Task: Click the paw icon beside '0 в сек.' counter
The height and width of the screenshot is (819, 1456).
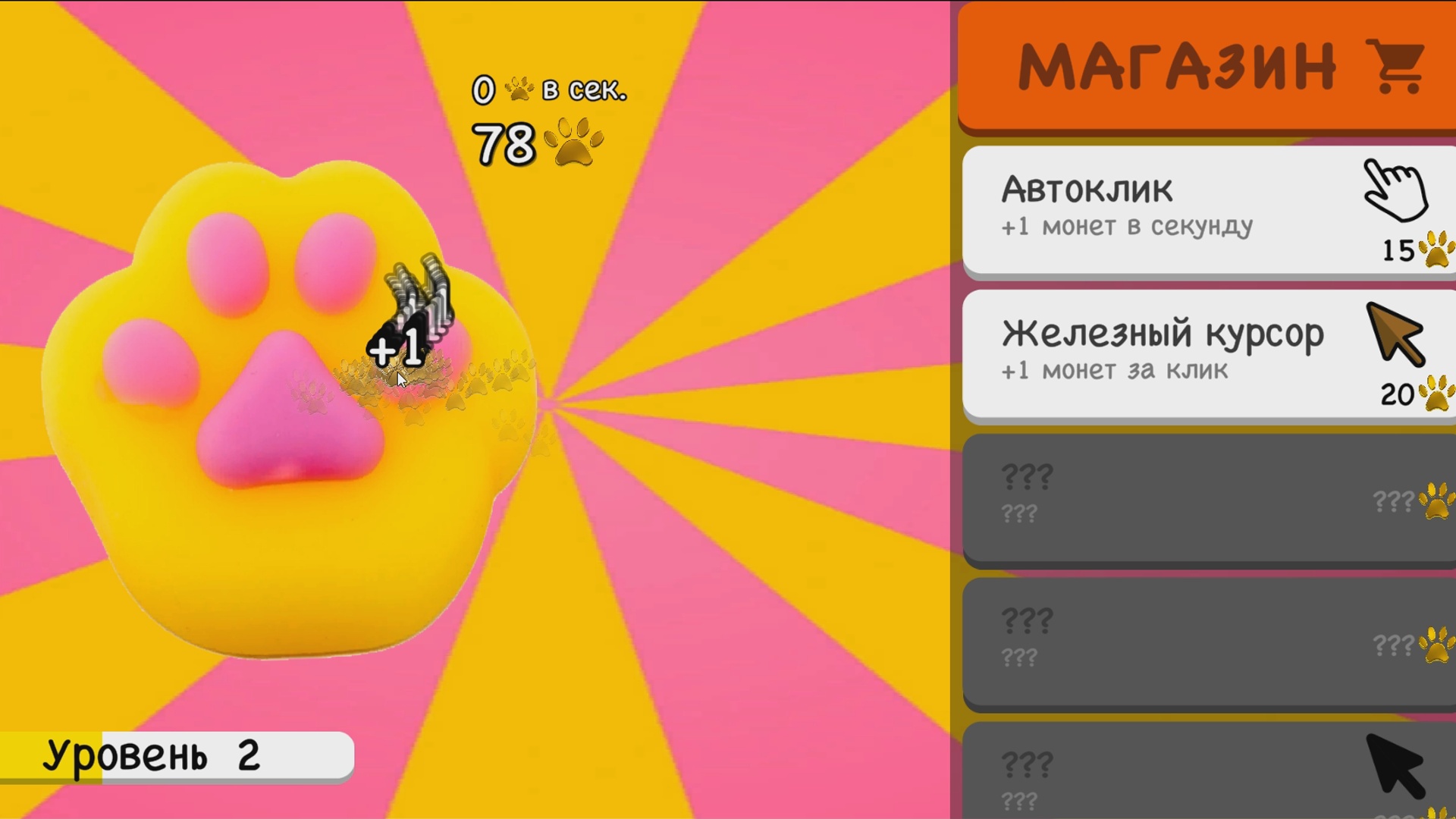Action: click(x=518, y=89)
